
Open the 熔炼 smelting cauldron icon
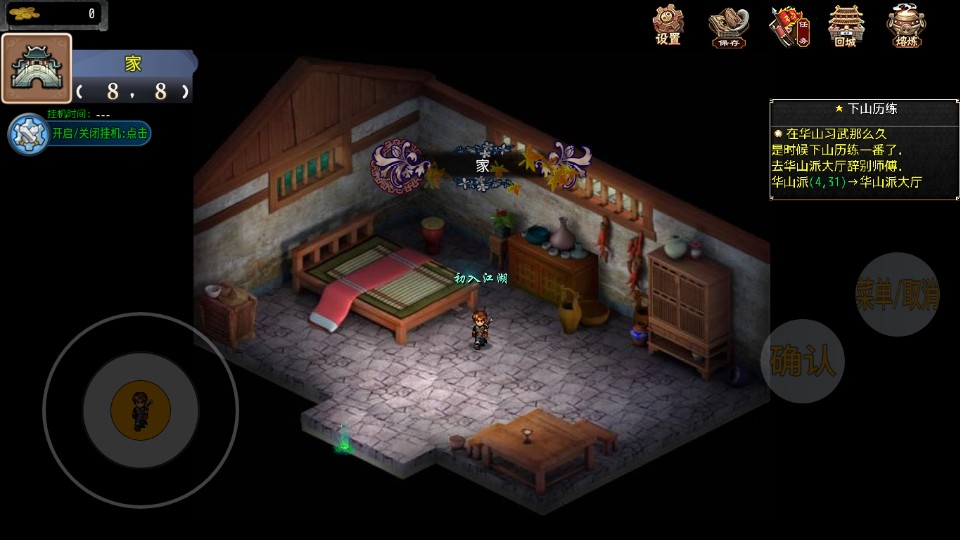[x=906, y=26]
